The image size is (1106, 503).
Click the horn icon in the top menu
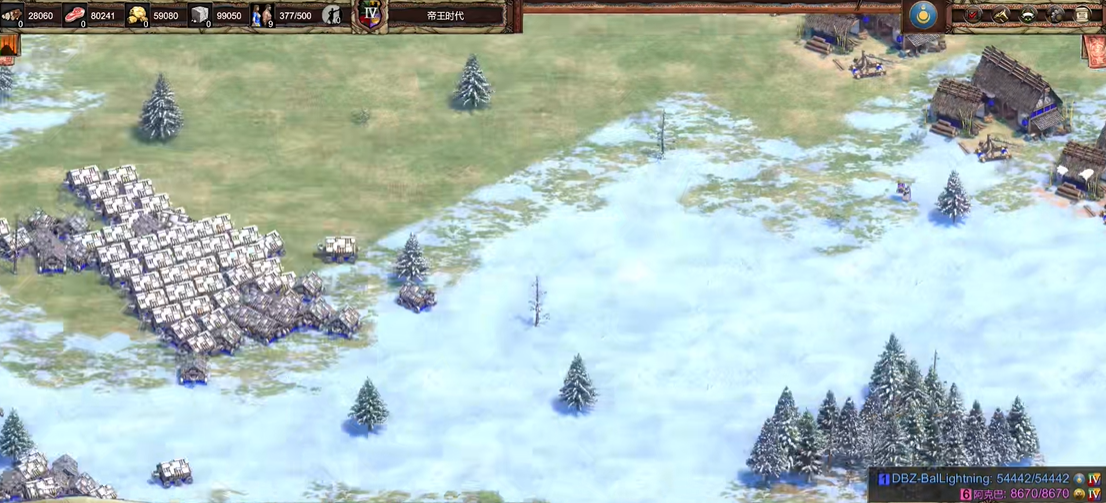pos(1000,15)
